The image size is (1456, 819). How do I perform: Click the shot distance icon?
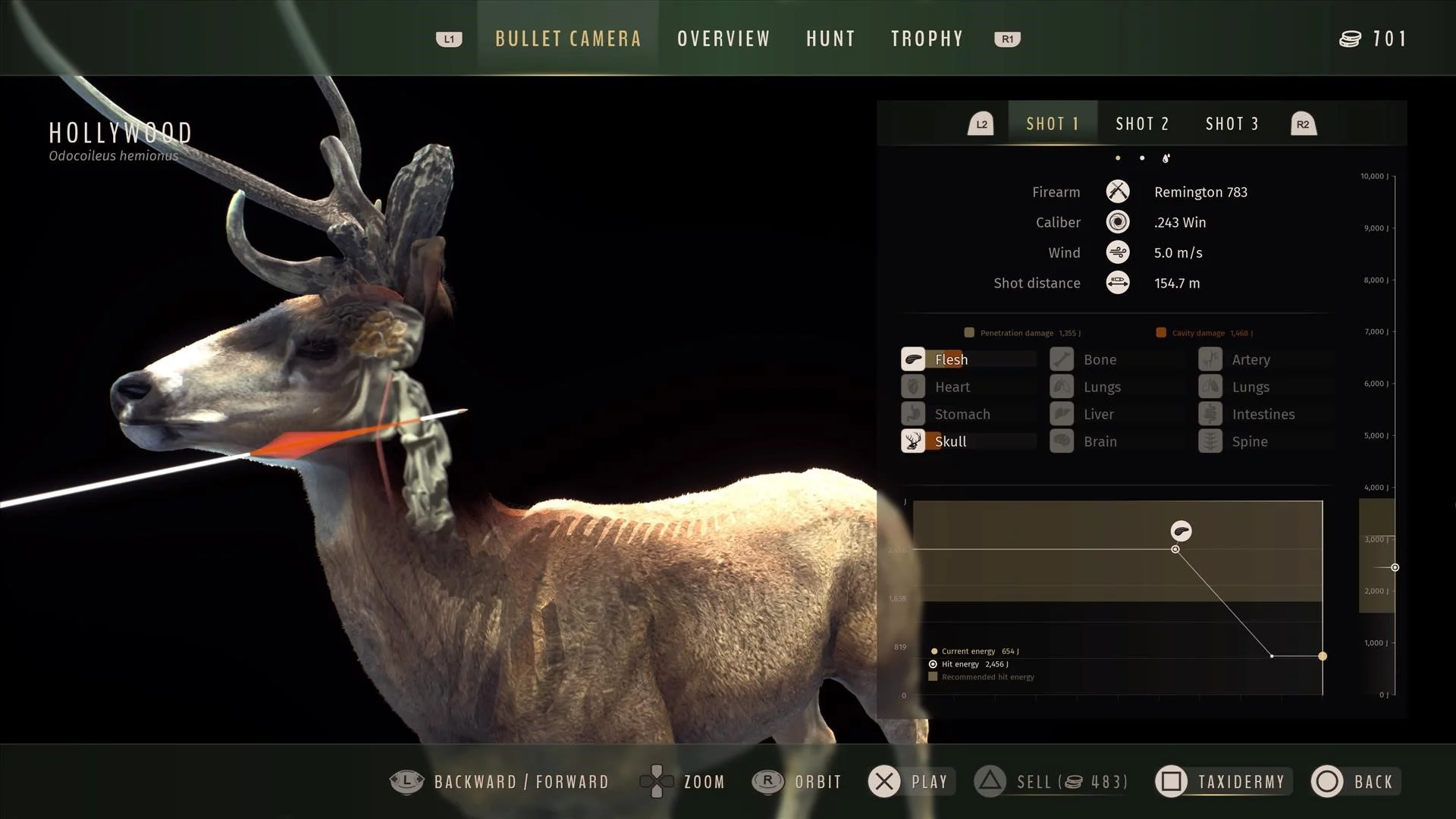pyautogui.click(x=1118, y=283)
